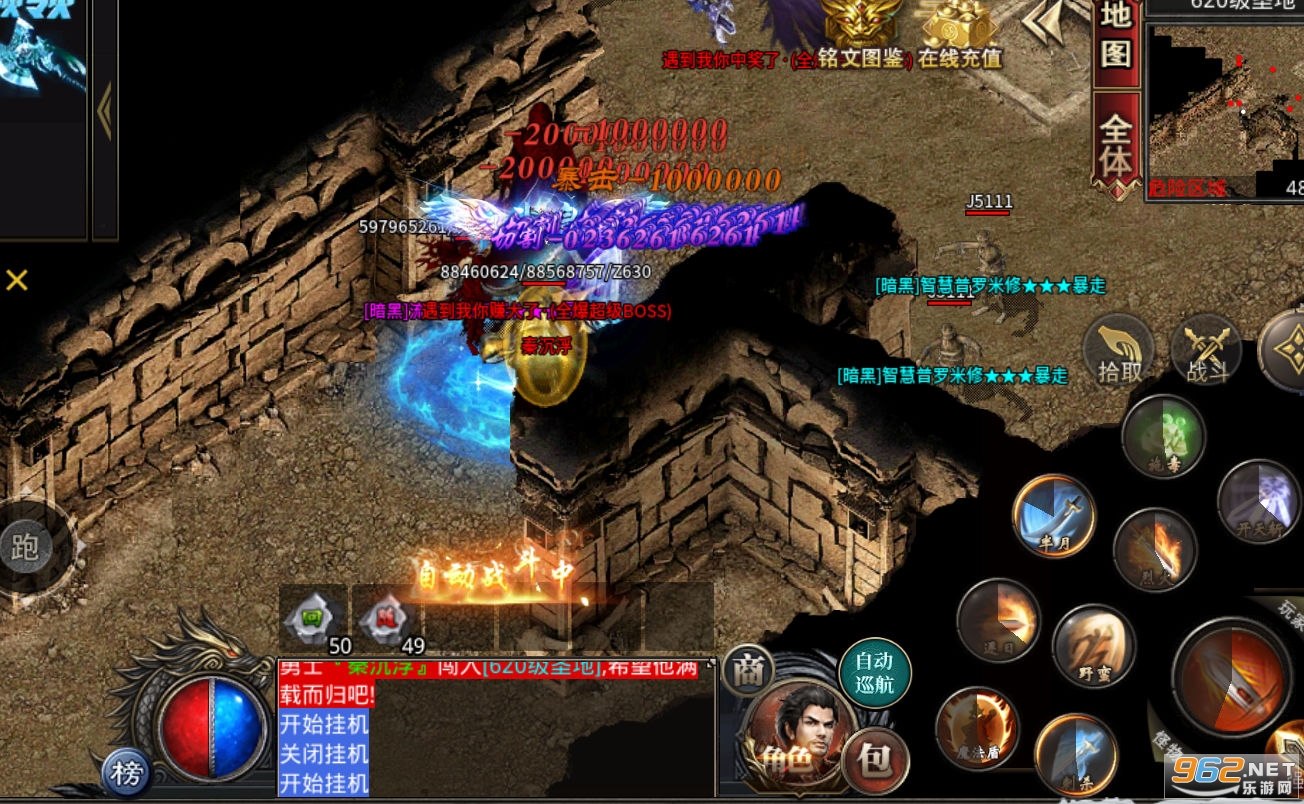
Task: Use the 野蛮 charge skill
Action: click(x=1093, y=646)
